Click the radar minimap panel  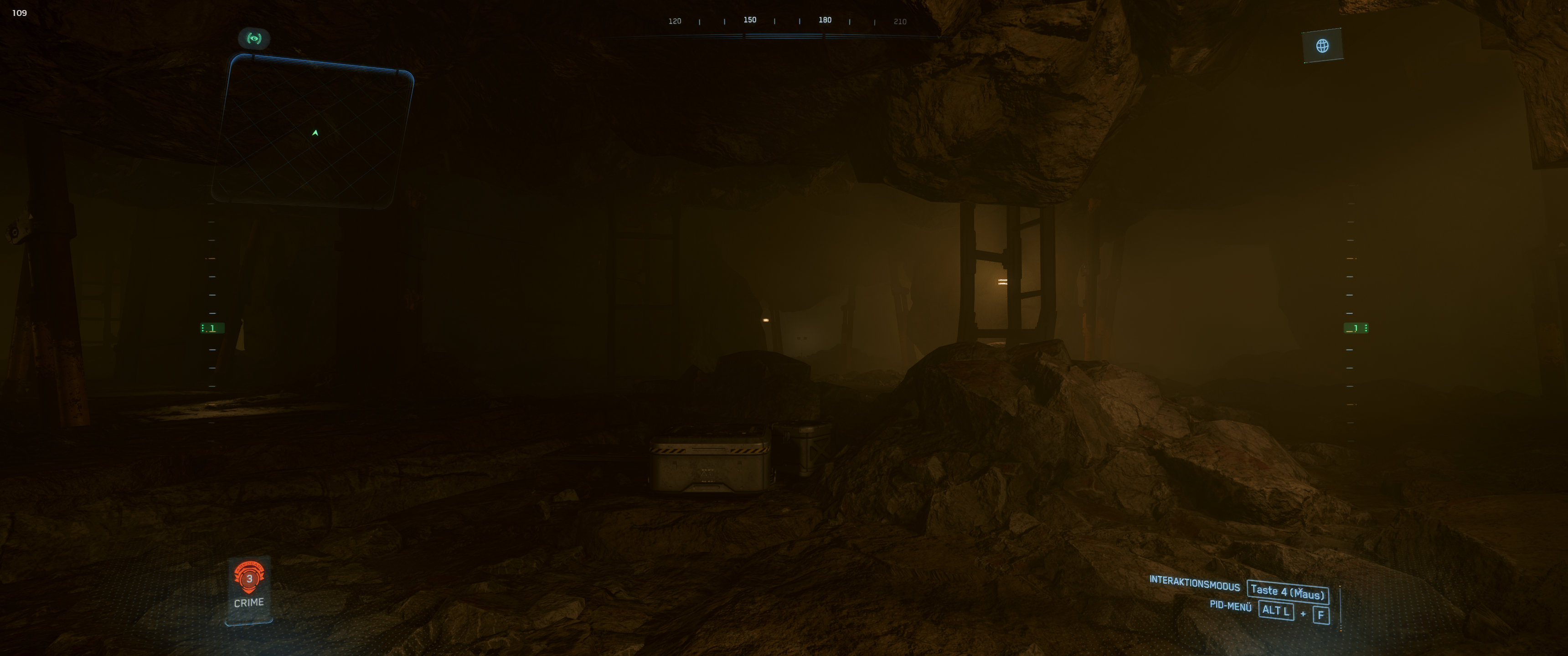coord(313,132)
